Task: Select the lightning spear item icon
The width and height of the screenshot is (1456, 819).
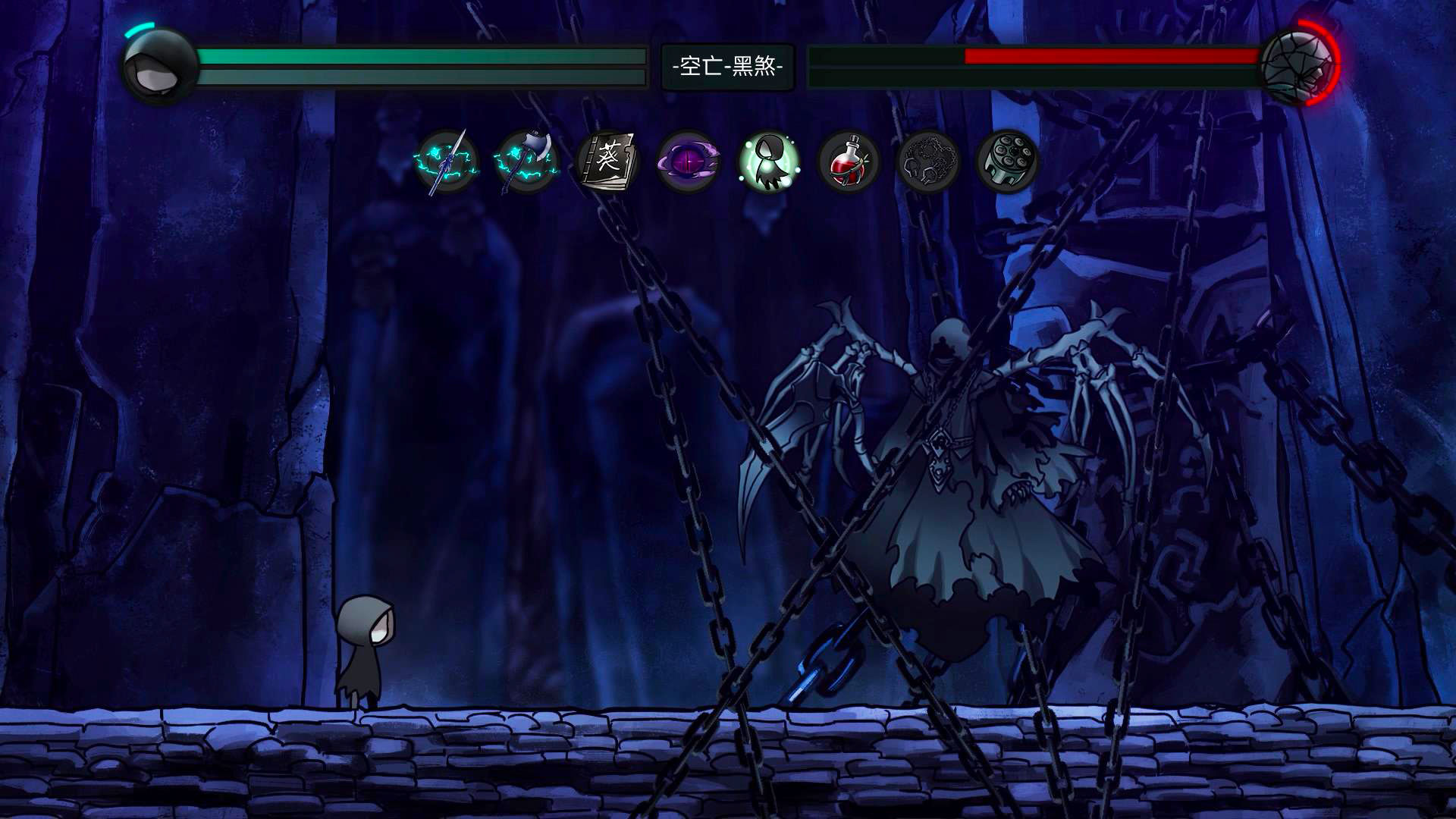Action: click(x=447, y=162)
